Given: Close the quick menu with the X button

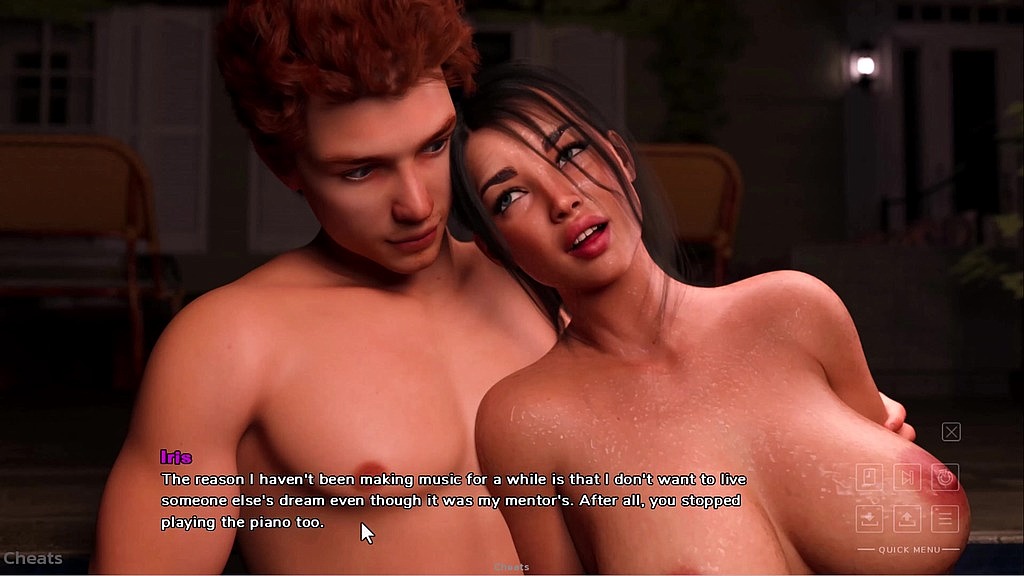Looking at the screenshot, I should point(951,432).
